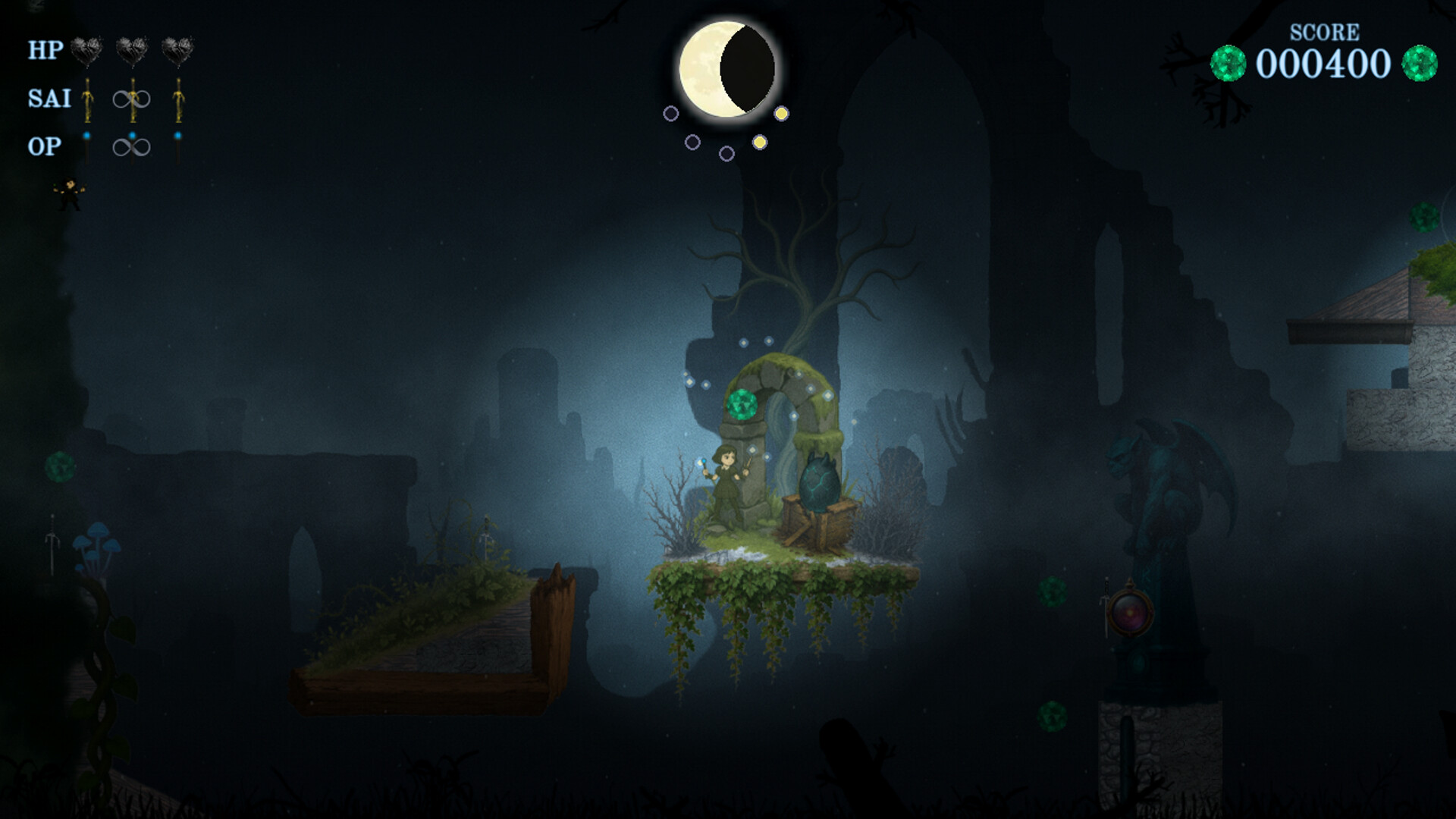Select the SAI label in the HUD

[48, 99]
